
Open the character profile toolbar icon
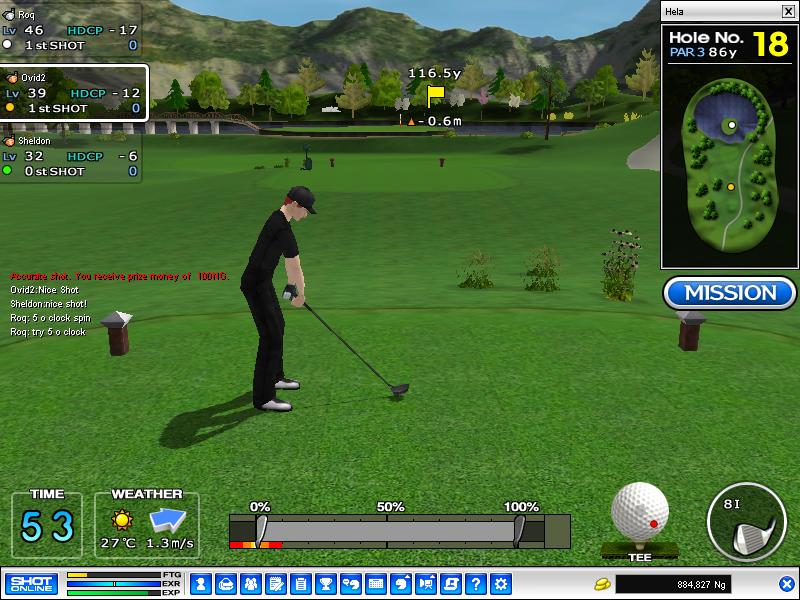pos(200,583)
